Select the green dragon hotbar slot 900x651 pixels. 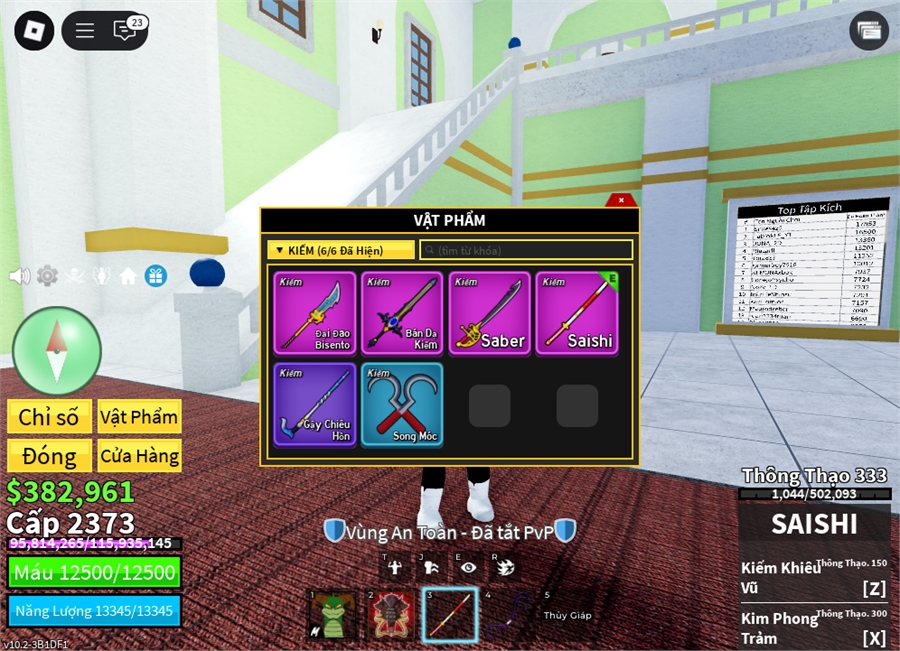tap(332, 616)
